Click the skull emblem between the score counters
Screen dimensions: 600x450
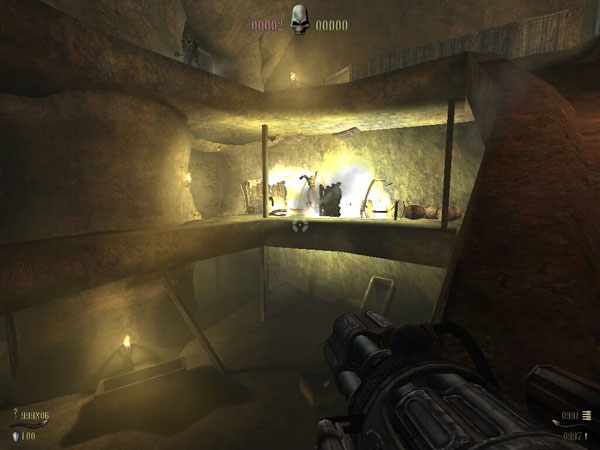(299, 21)
